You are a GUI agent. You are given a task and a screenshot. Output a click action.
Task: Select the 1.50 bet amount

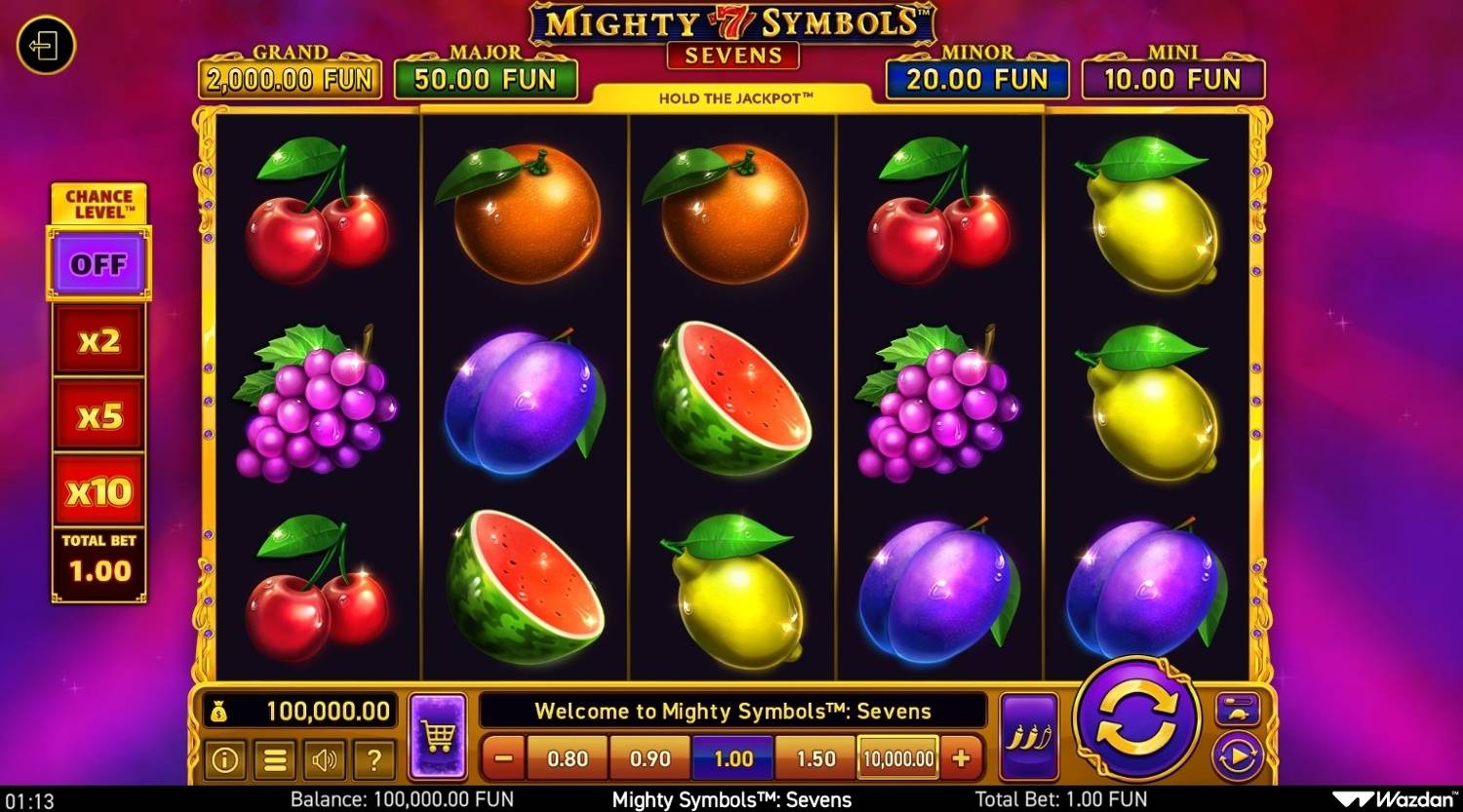pyautogui.click(x=814, y=757)
